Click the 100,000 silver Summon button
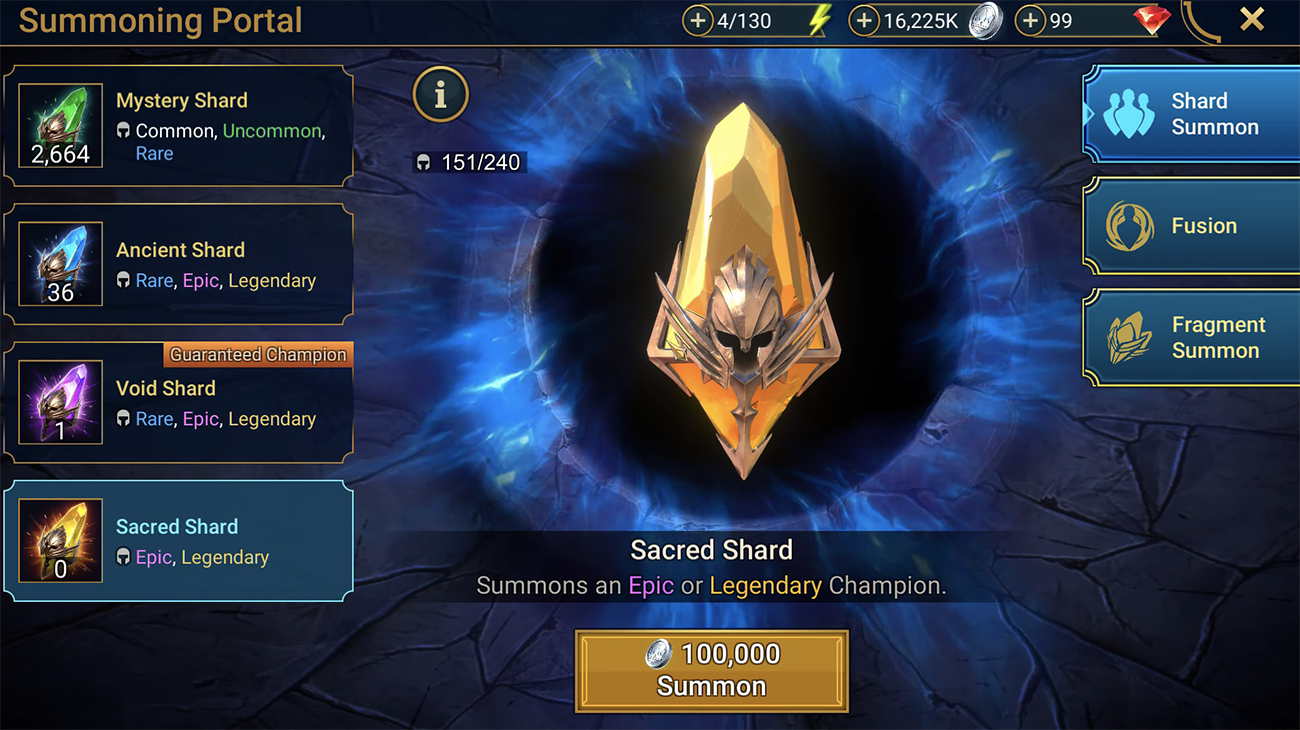The image size is (1300, 730). [x=711, y=670]
